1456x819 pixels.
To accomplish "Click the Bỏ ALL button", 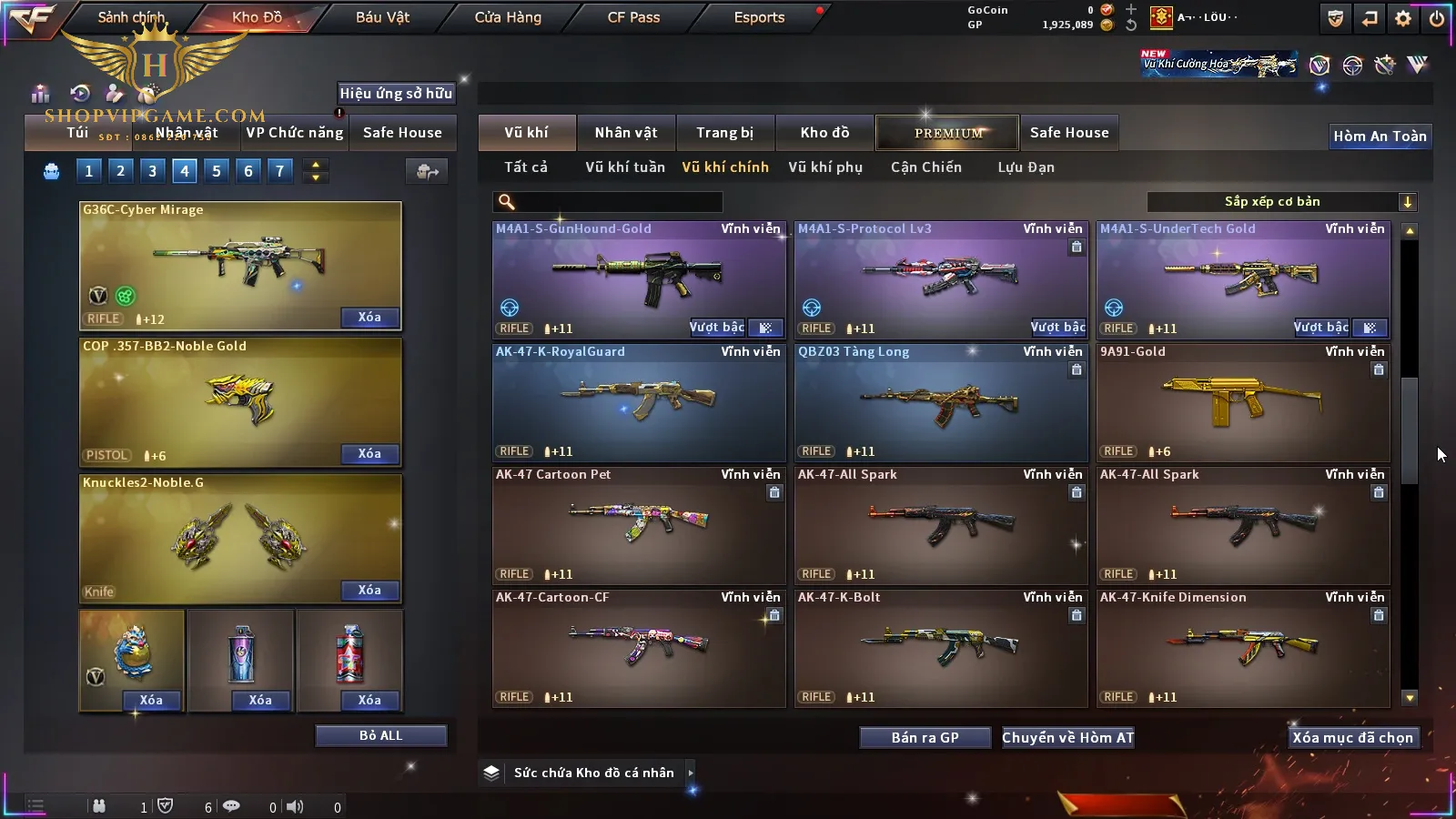I will coord(380,735).
